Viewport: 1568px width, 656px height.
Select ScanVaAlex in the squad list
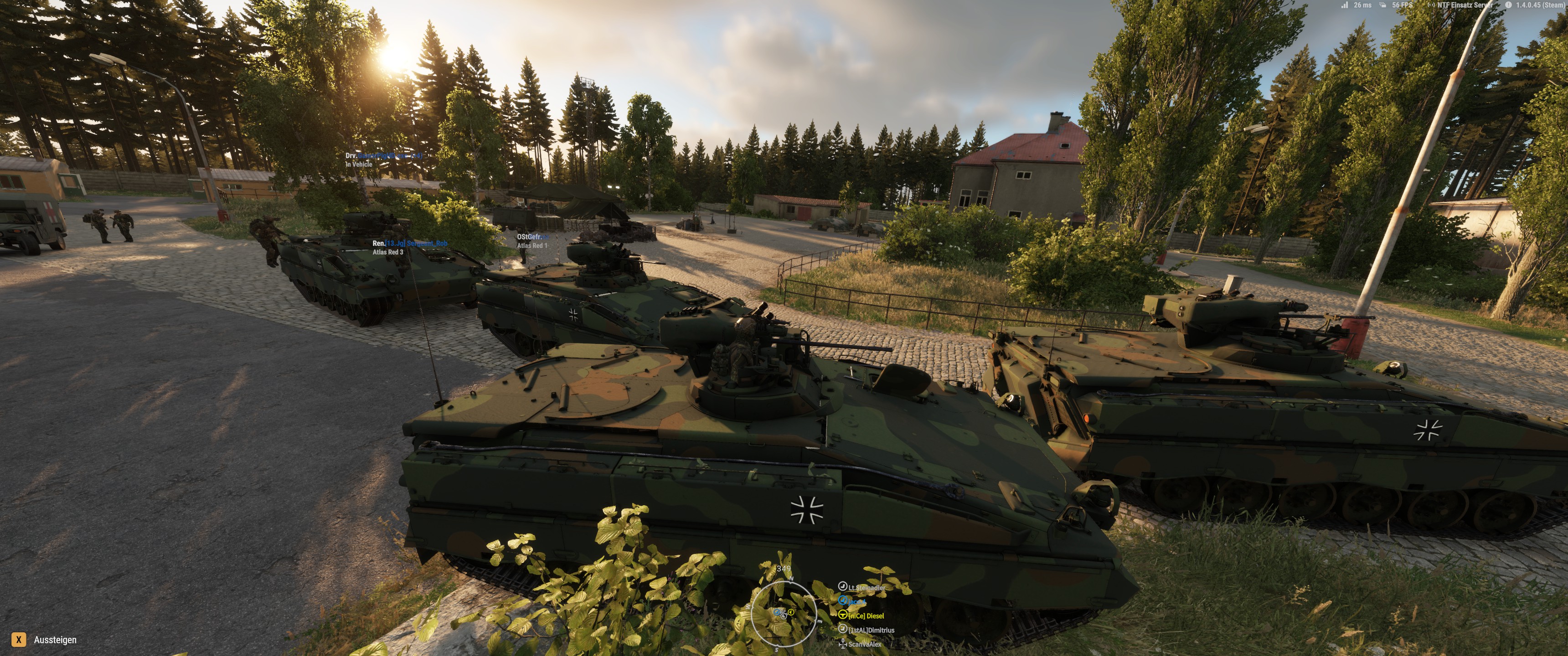click(x=864, y=644)
